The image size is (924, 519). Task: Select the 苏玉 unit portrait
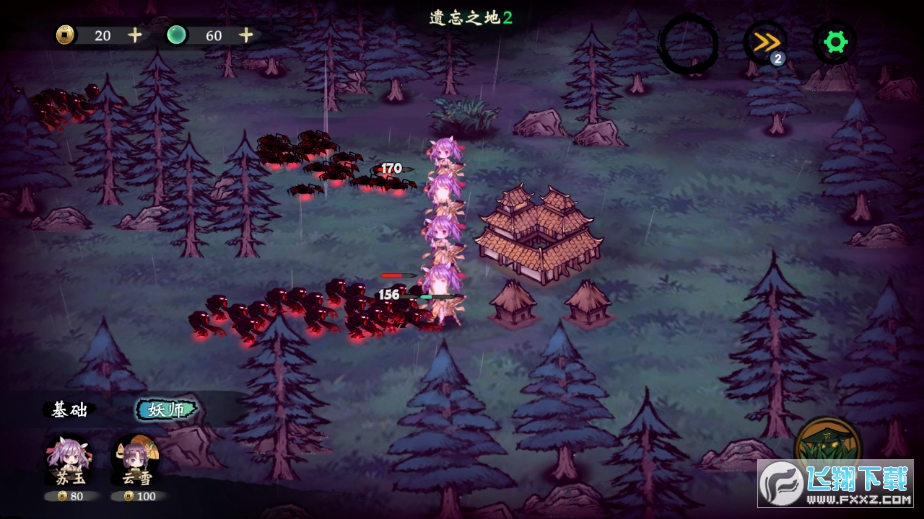[x=70, y=459]
